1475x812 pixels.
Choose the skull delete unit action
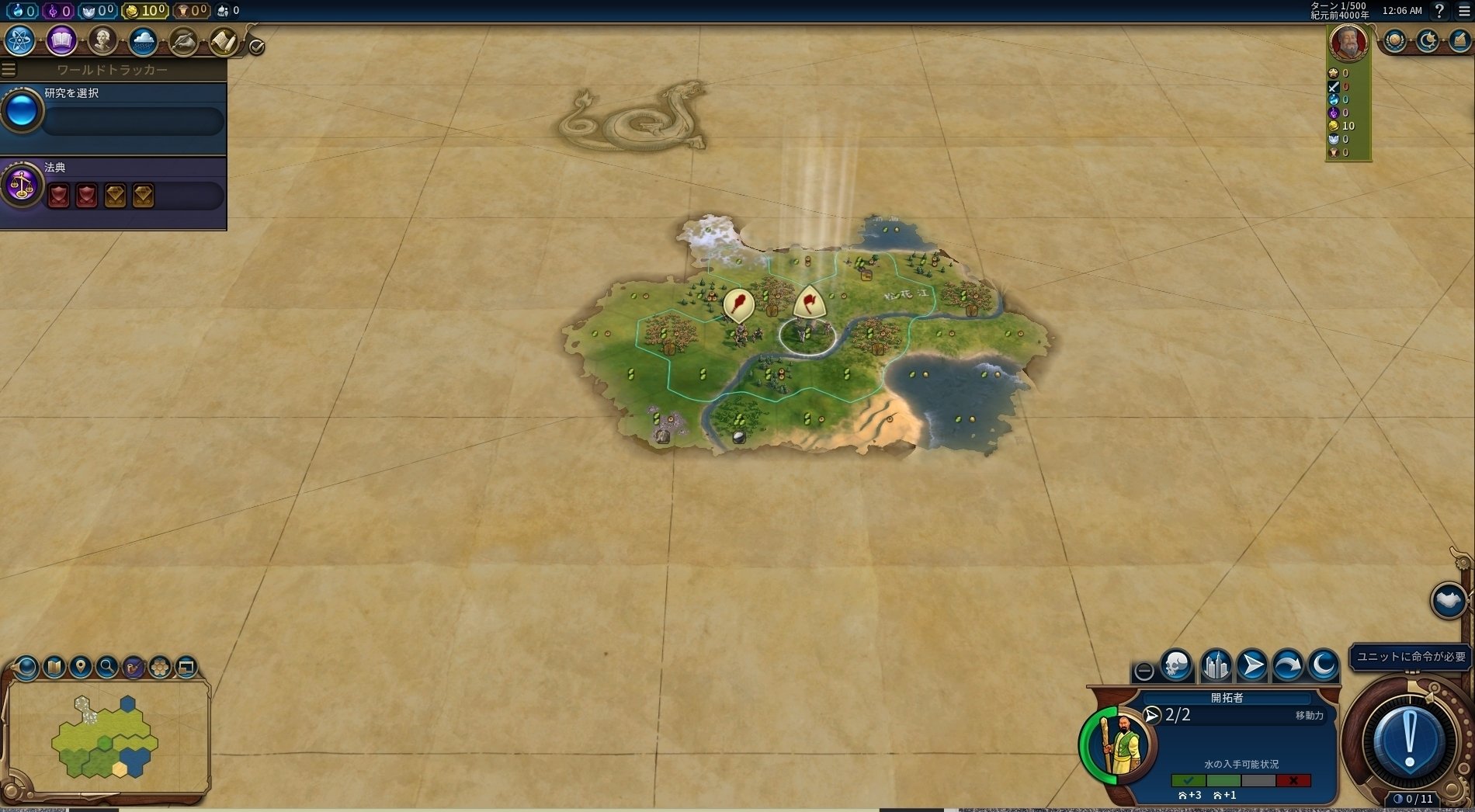point(1177,665)
